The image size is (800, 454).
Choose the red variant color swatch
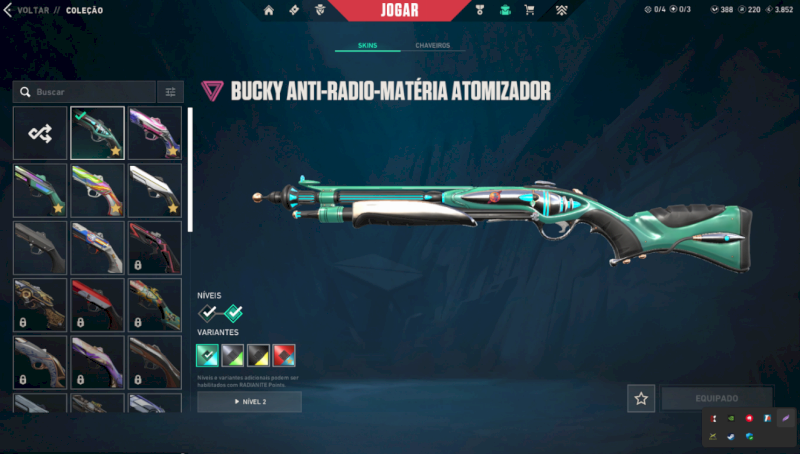pos(284,355)
